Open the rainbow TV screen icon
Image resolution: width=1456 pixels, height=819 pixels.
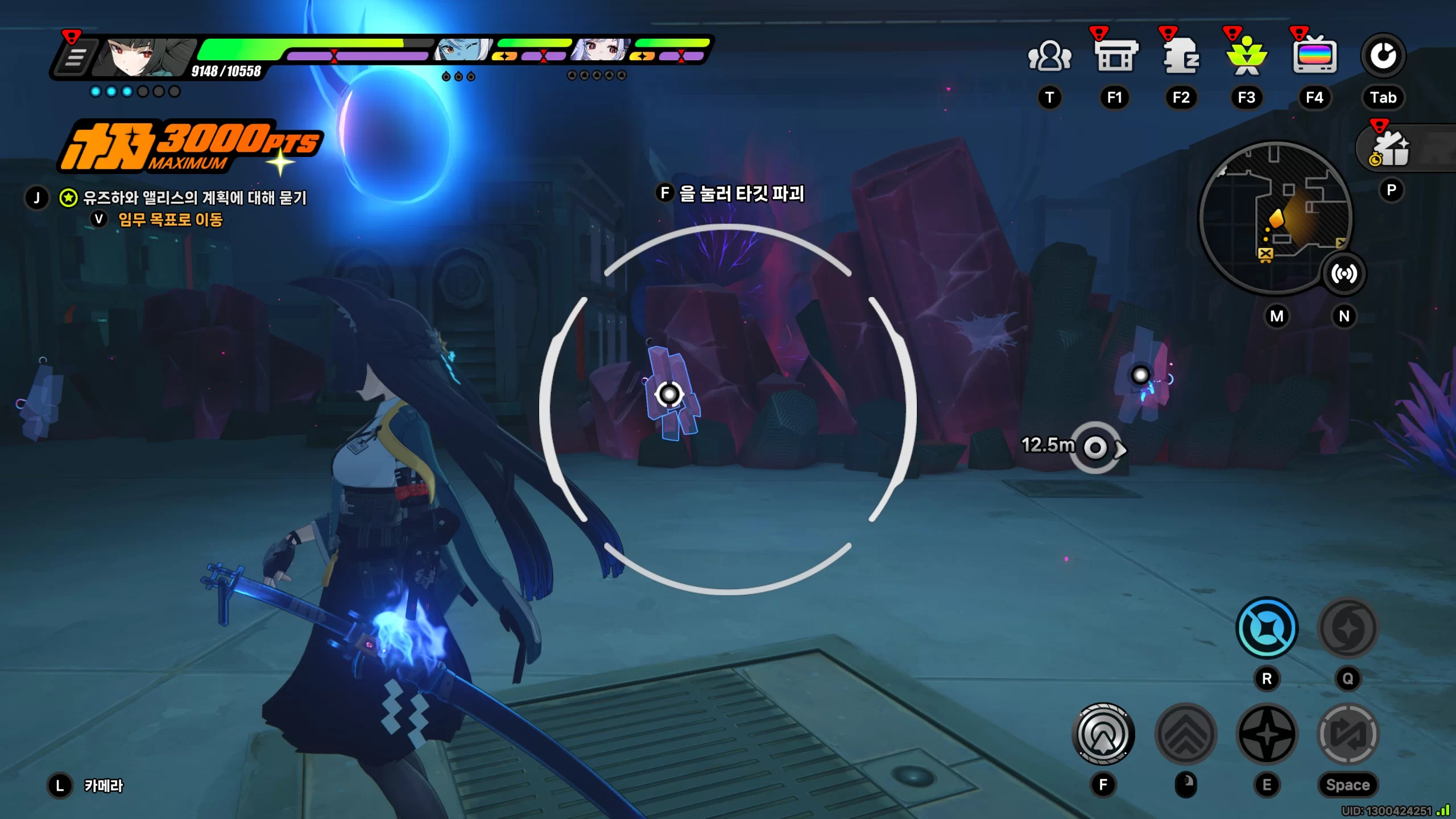(x=1314, y=56)
